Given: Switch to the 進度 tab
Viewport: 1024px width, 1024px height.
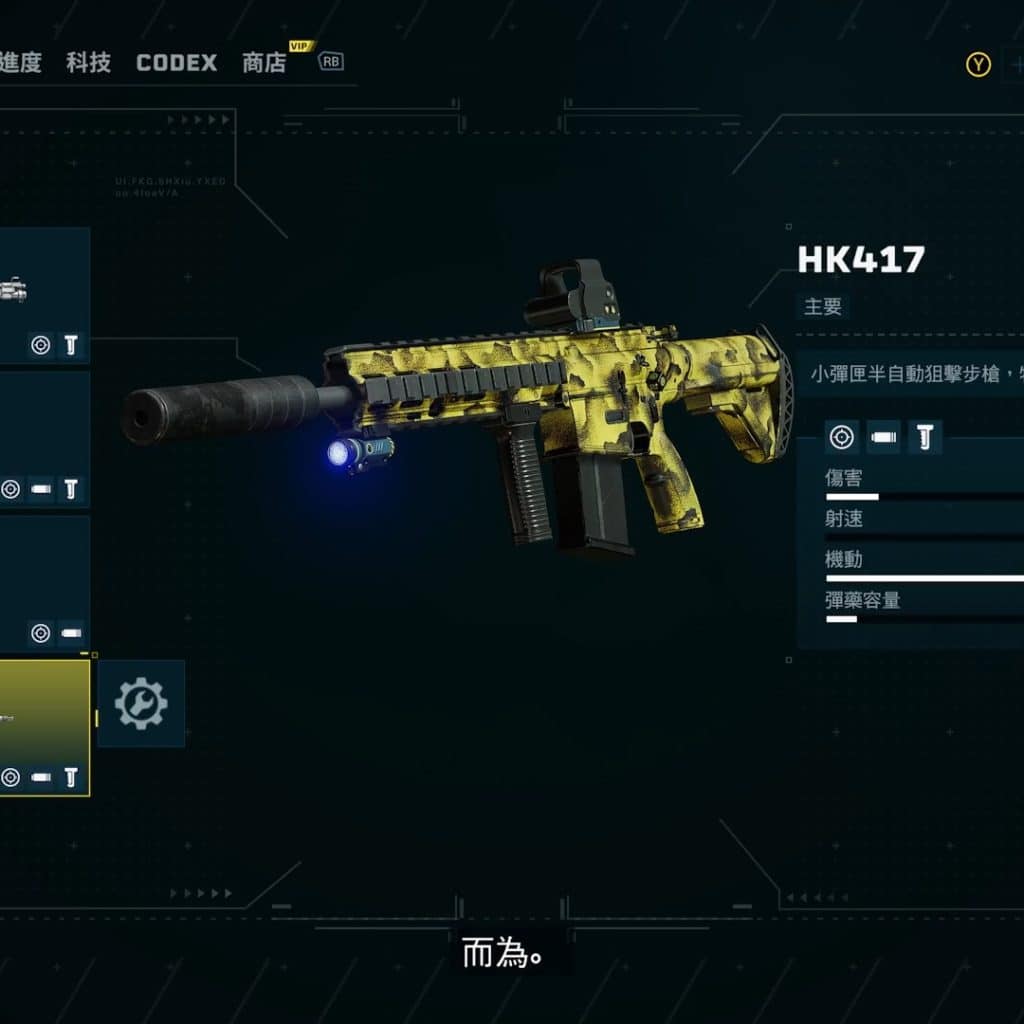Looking at the screenshot, I should [20, 63].
